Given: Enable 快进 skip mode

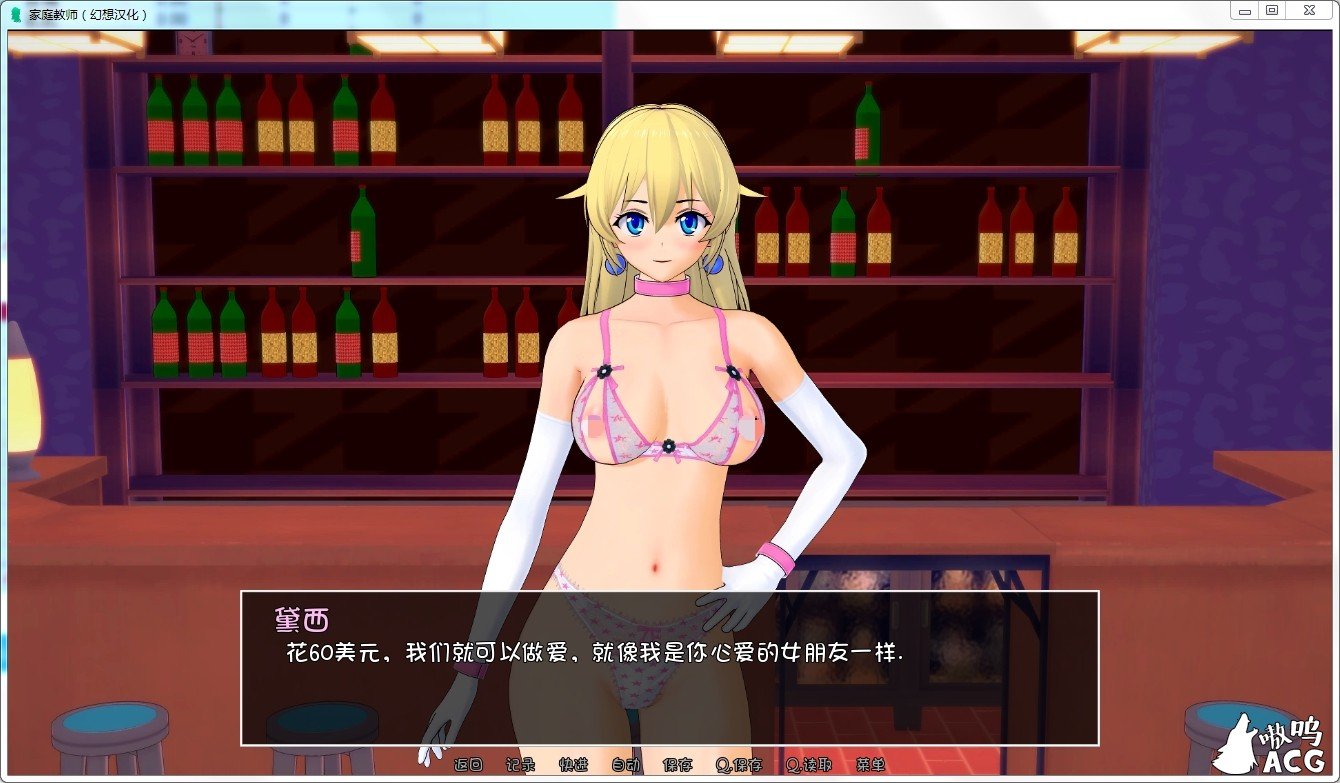Looking at the screenshot, I should tap(572, 764).
